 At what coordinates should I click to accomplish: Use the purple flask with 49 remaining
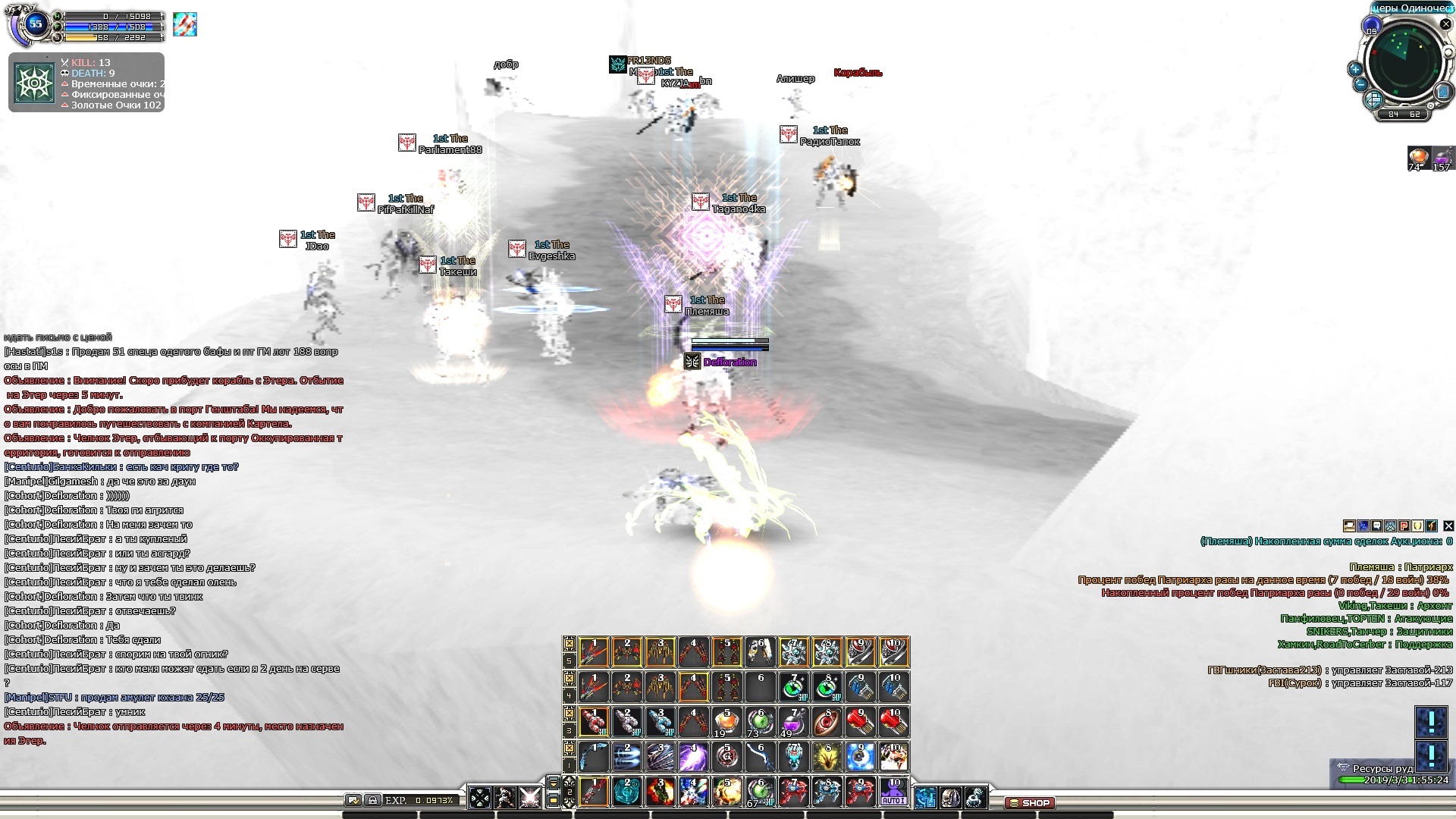click(792, 721)
